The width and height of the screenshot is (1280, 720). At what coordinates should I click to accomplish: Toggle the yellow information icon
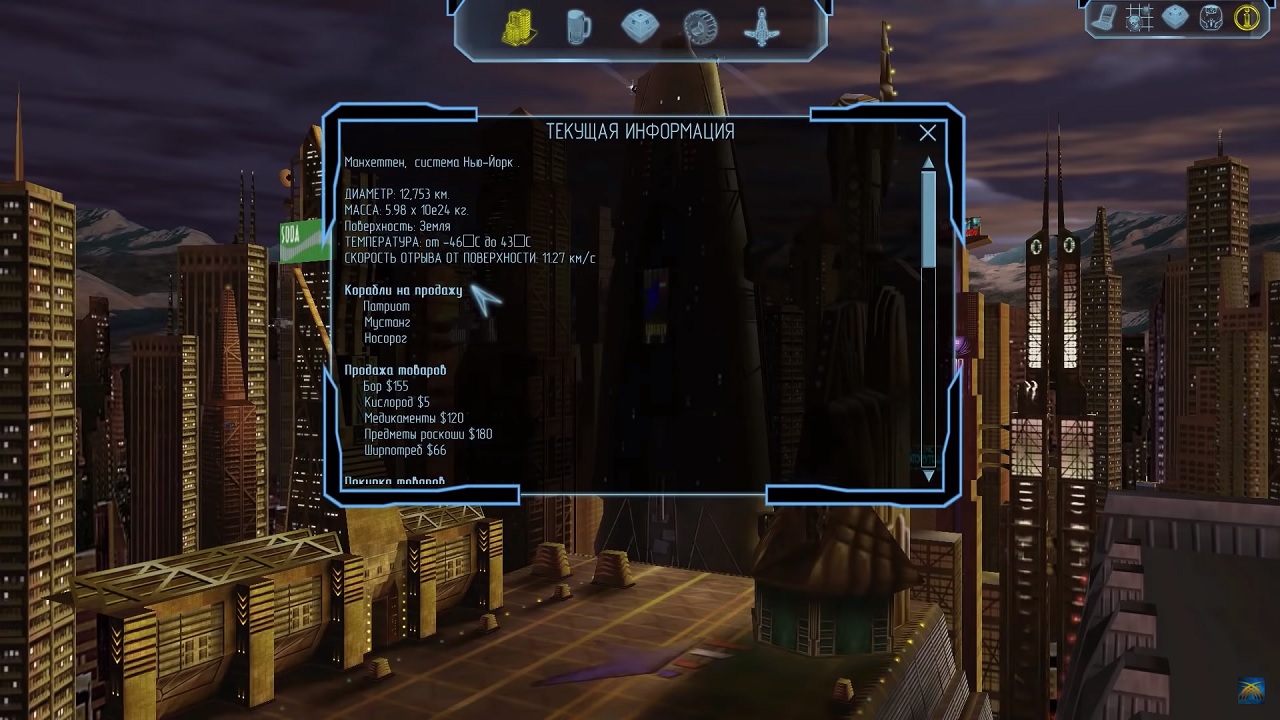[1246, 17]
